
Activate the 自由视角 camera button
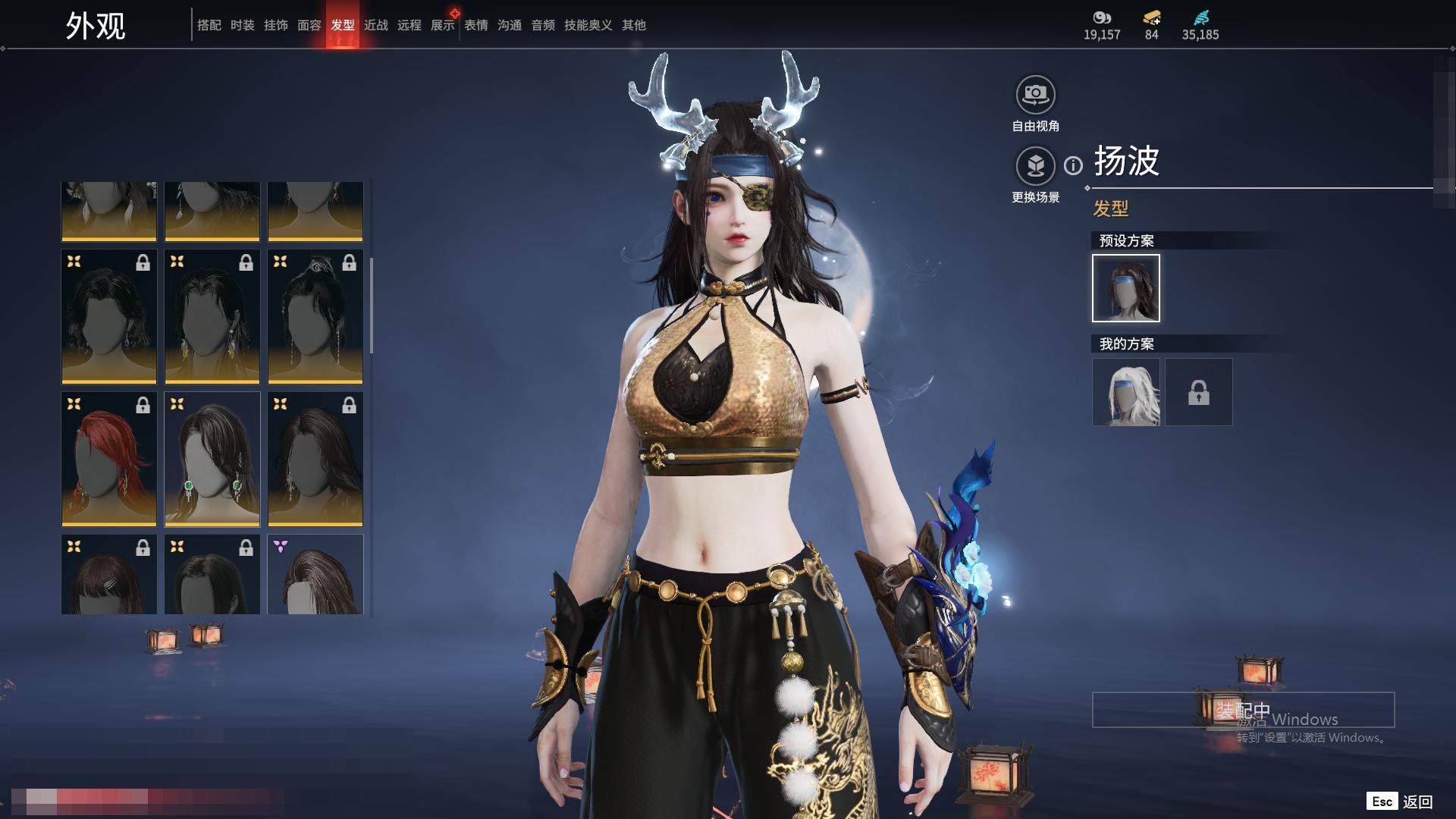[x=1035, y=96]
